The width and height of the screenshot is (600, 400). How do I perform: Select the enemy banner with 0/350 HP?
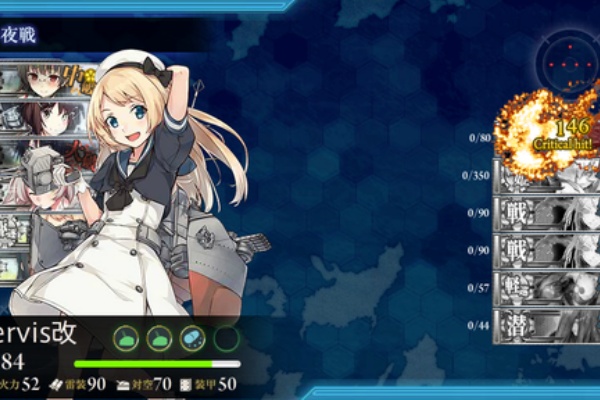click(x=546, y=176)
